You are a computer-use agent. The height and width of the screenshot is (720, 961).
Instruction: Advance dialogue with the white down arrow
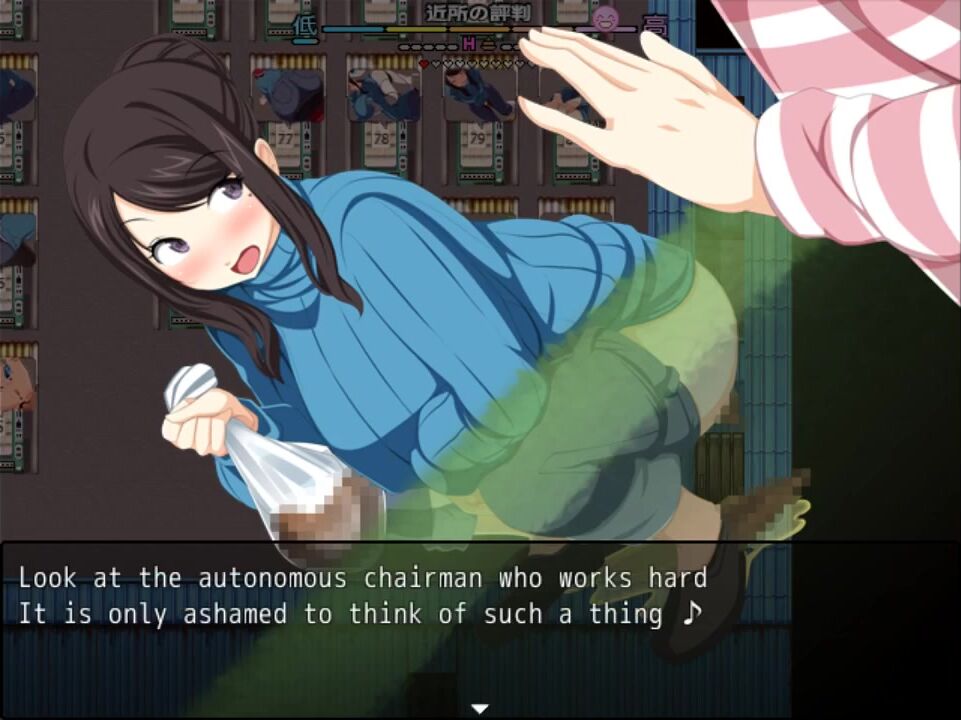480,708
